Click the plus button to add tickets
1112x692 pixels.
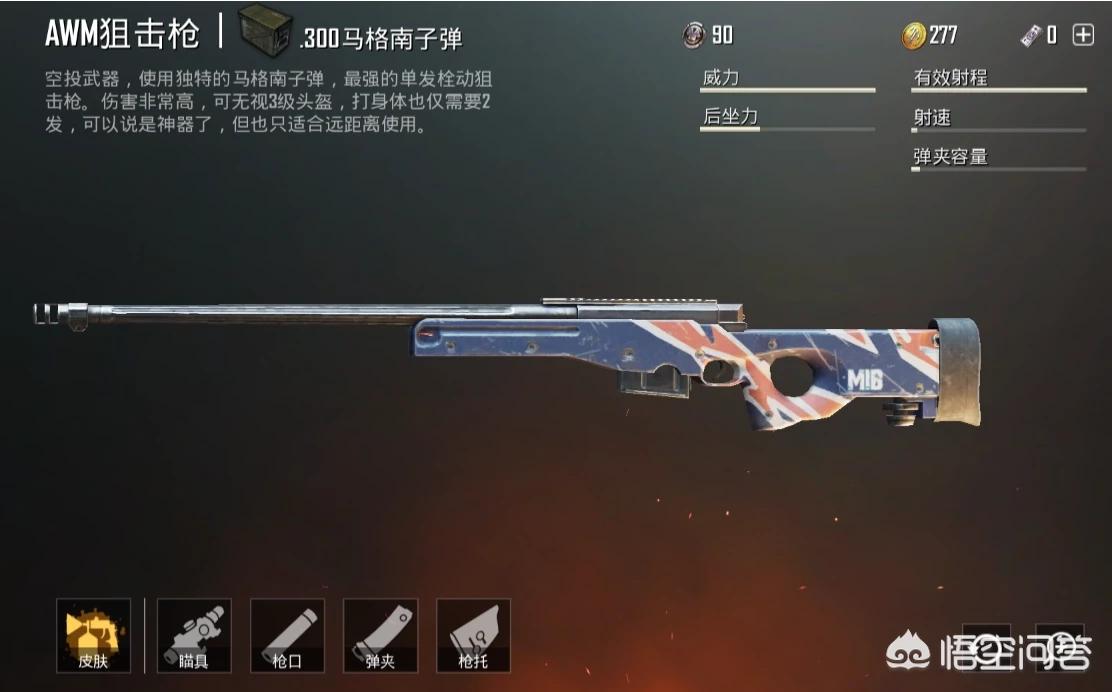coord(1083,36)
